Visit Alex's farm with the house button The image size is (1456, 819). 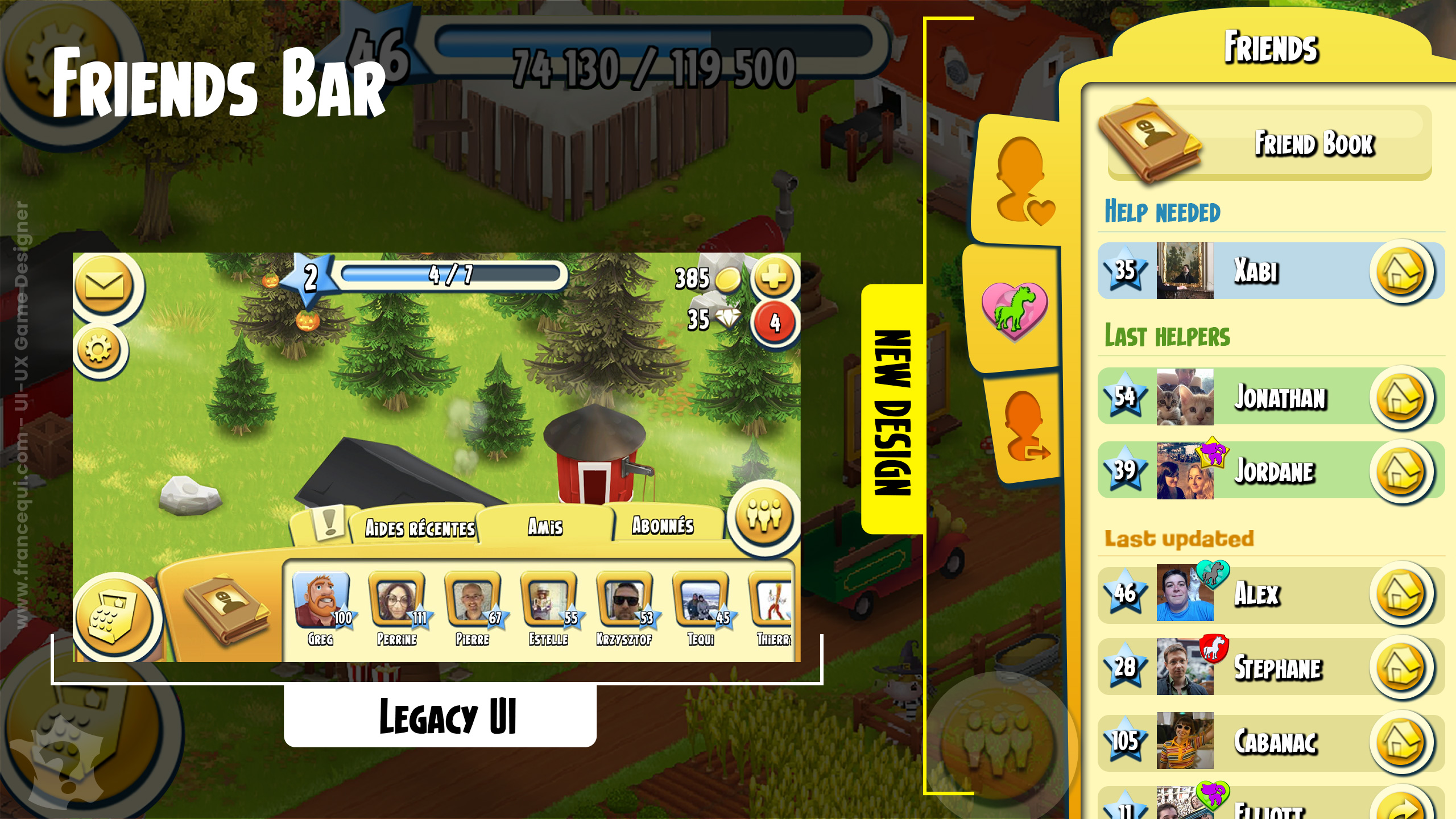1401,594
